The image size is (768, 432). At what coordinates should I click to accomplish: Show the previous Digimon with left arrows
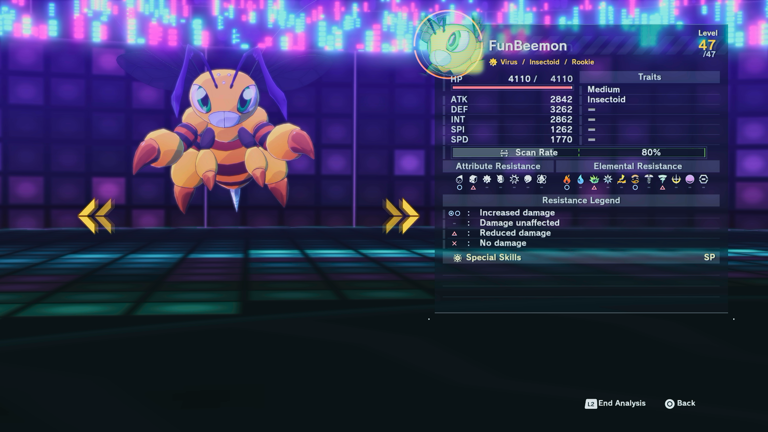click(95, 215)
